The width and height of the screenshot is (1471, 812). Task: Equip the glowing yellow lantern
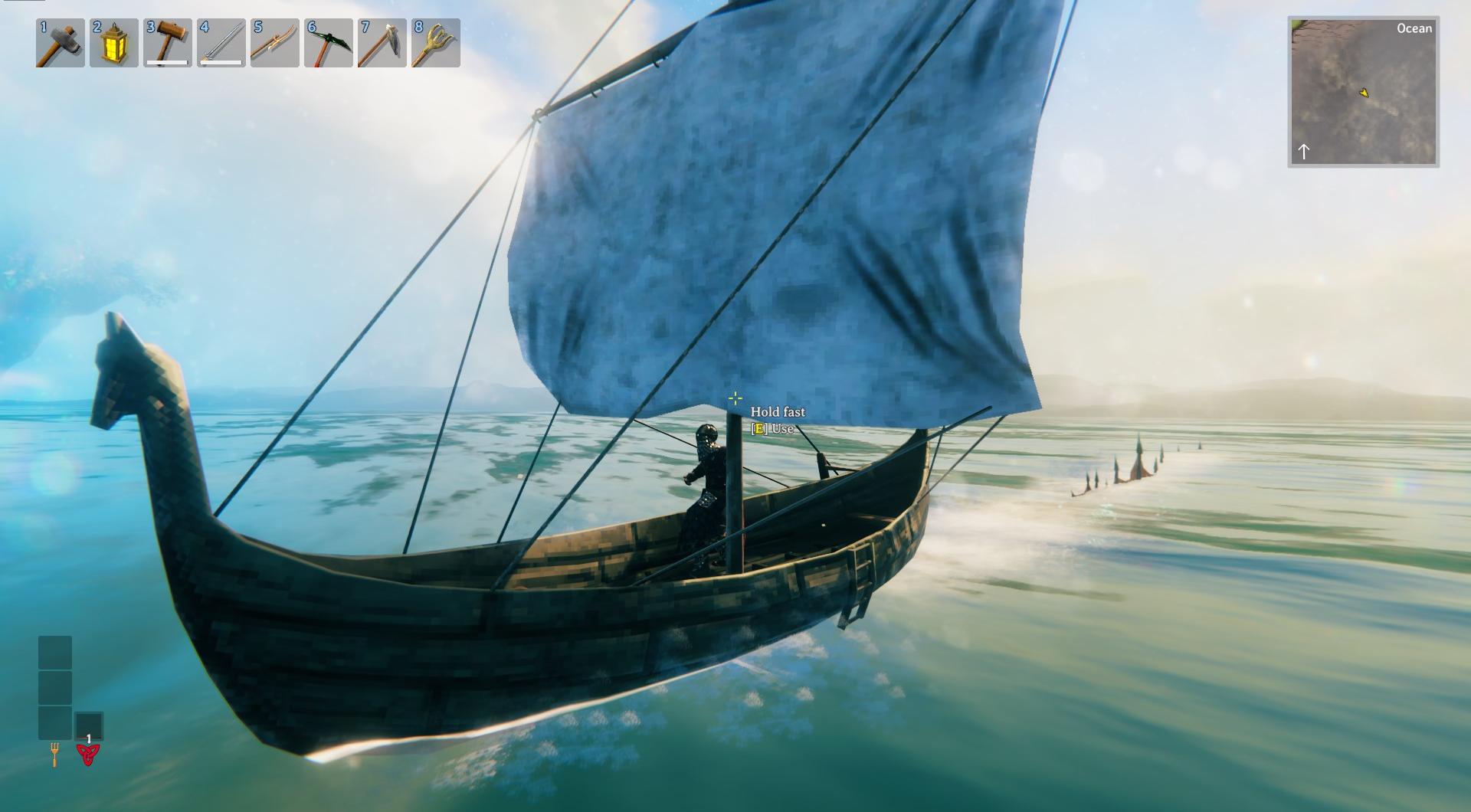click(114, 43)
